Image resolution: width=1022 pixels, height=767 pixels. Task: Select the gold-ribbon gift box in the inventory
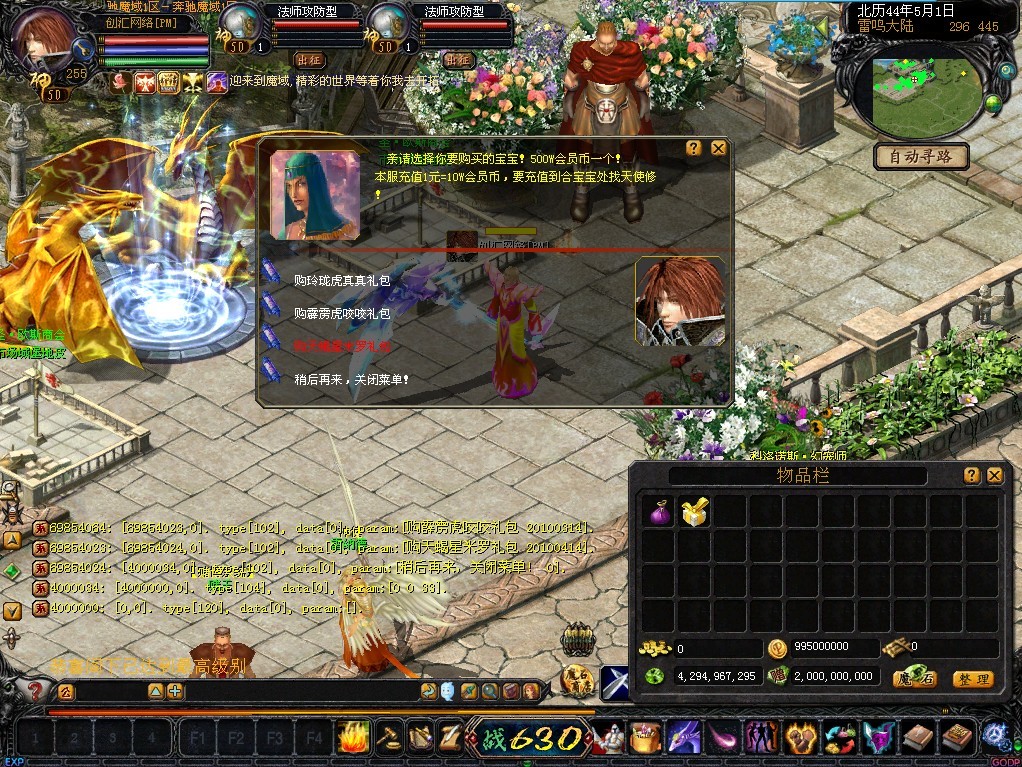694,512
